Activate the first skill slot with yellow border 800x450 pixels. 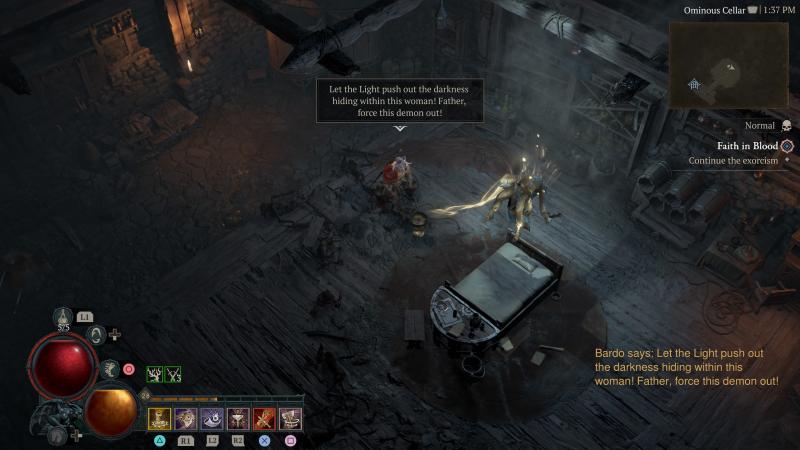click(x=160, y=419)
